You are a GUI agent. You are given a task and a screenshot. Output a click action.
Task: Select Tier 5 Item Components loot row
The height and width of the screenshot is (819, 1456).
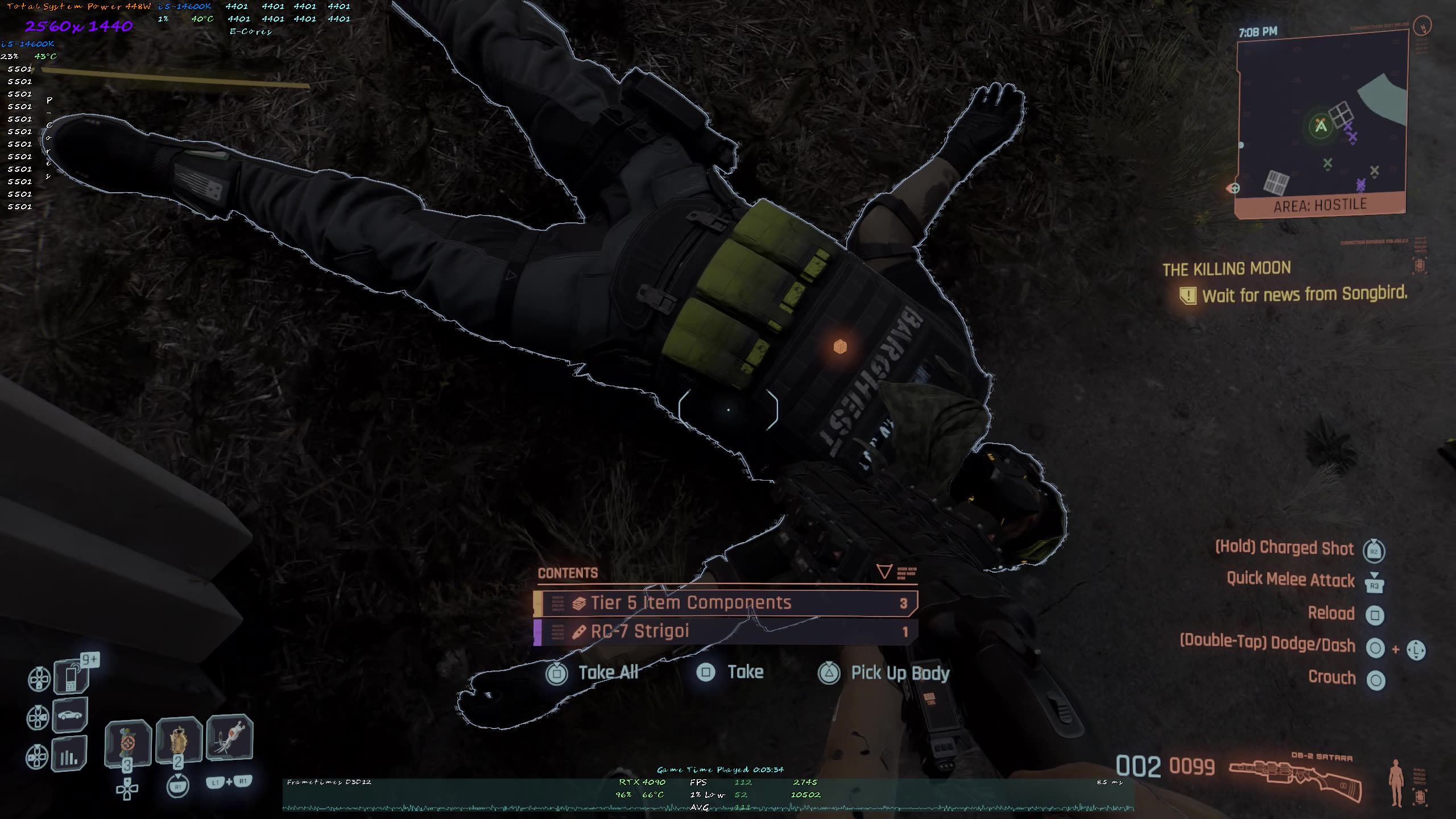[x=726, y=603]
